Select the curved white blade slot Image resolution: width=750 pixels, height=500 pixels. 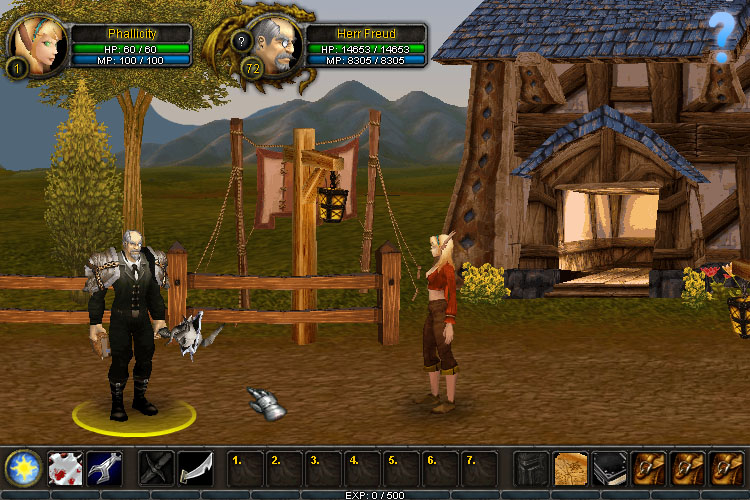197,467
